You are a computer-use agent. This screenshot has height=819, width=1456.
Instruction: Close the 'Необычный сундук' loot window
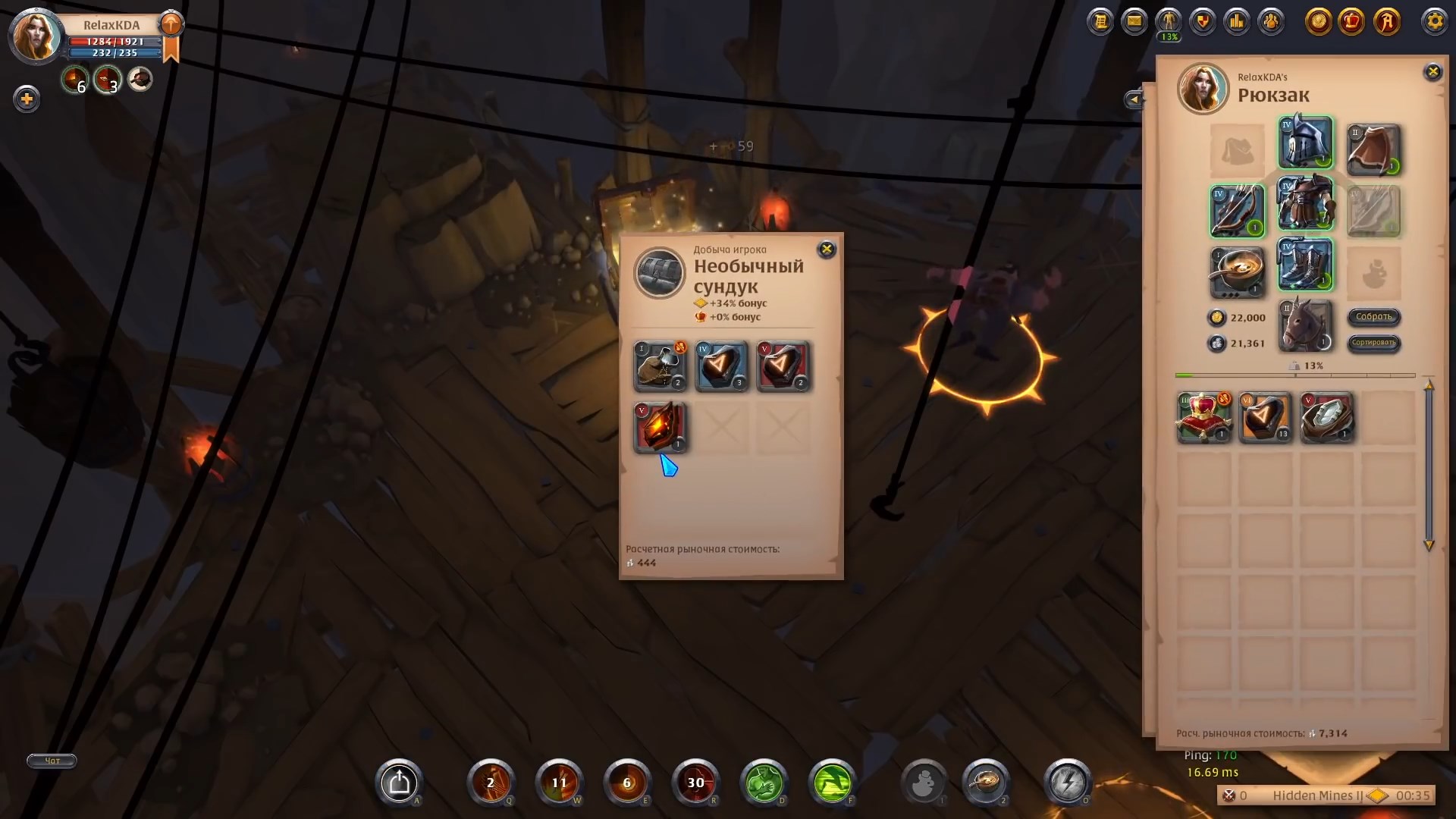click(827, 249)
